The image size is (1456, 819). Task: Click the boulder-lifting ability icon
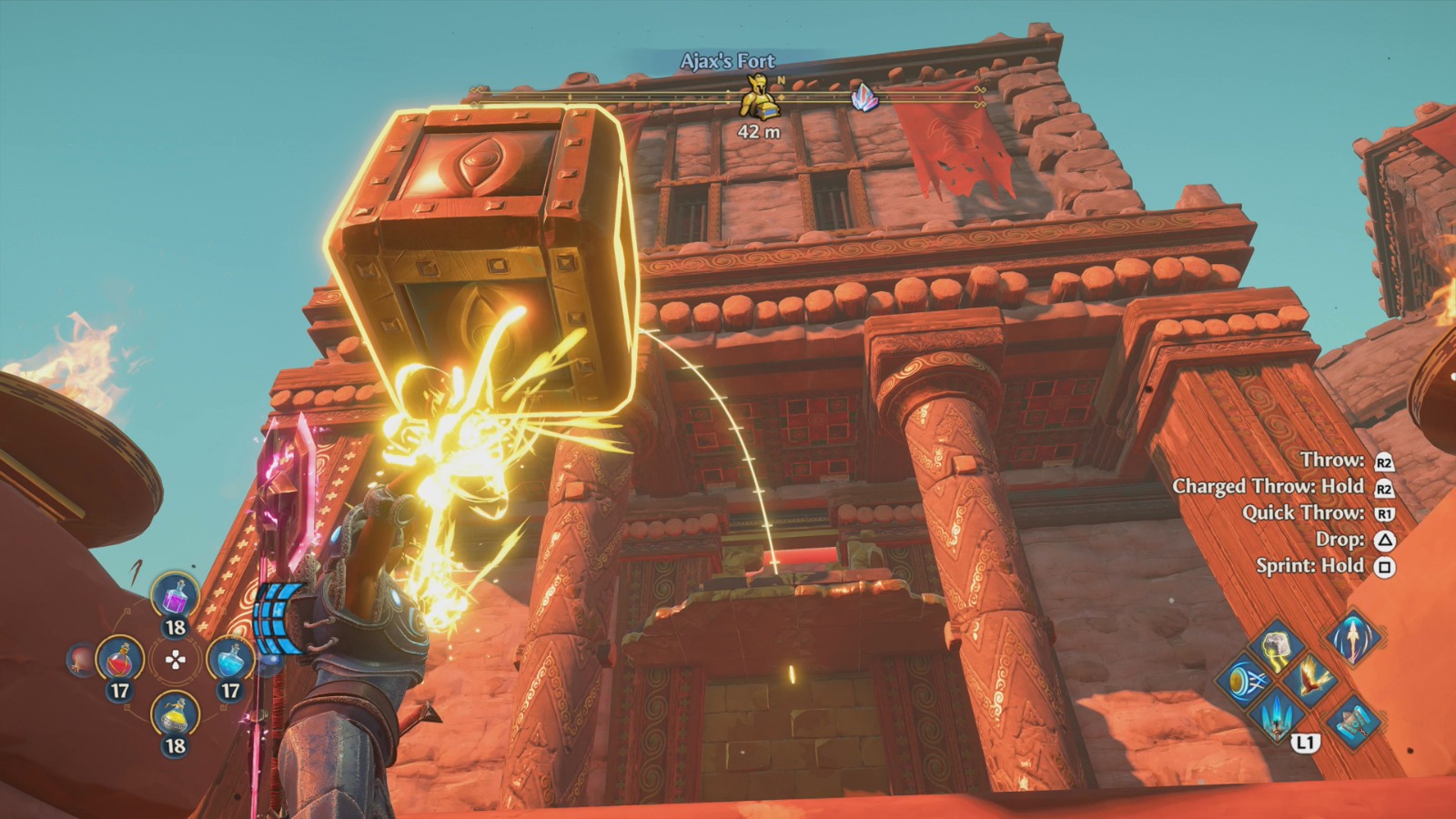click(1276, 644)
